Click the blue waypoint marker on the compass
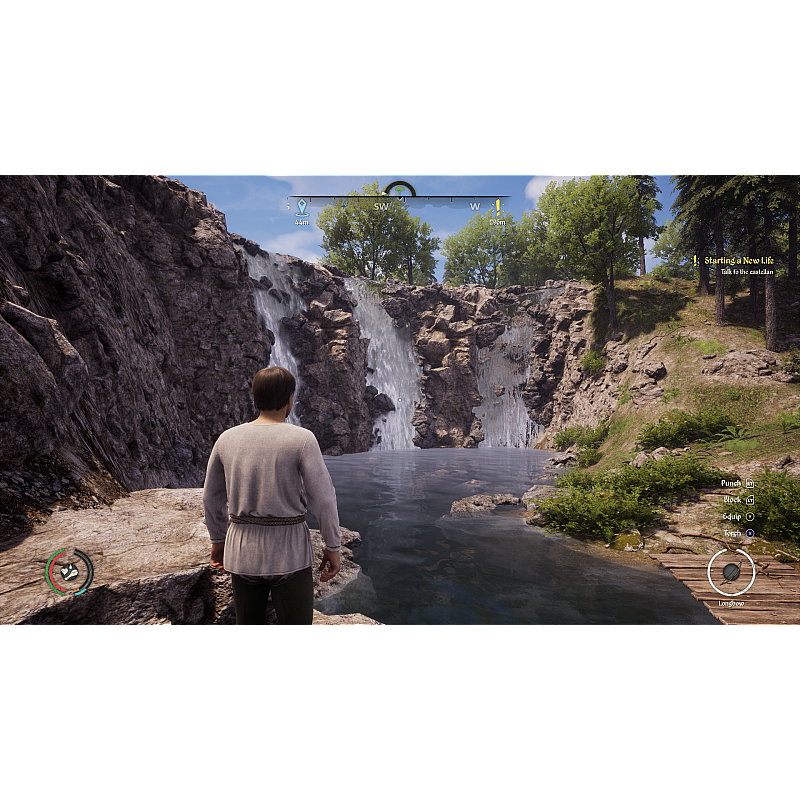800x800 pixels. pos(301,206)
